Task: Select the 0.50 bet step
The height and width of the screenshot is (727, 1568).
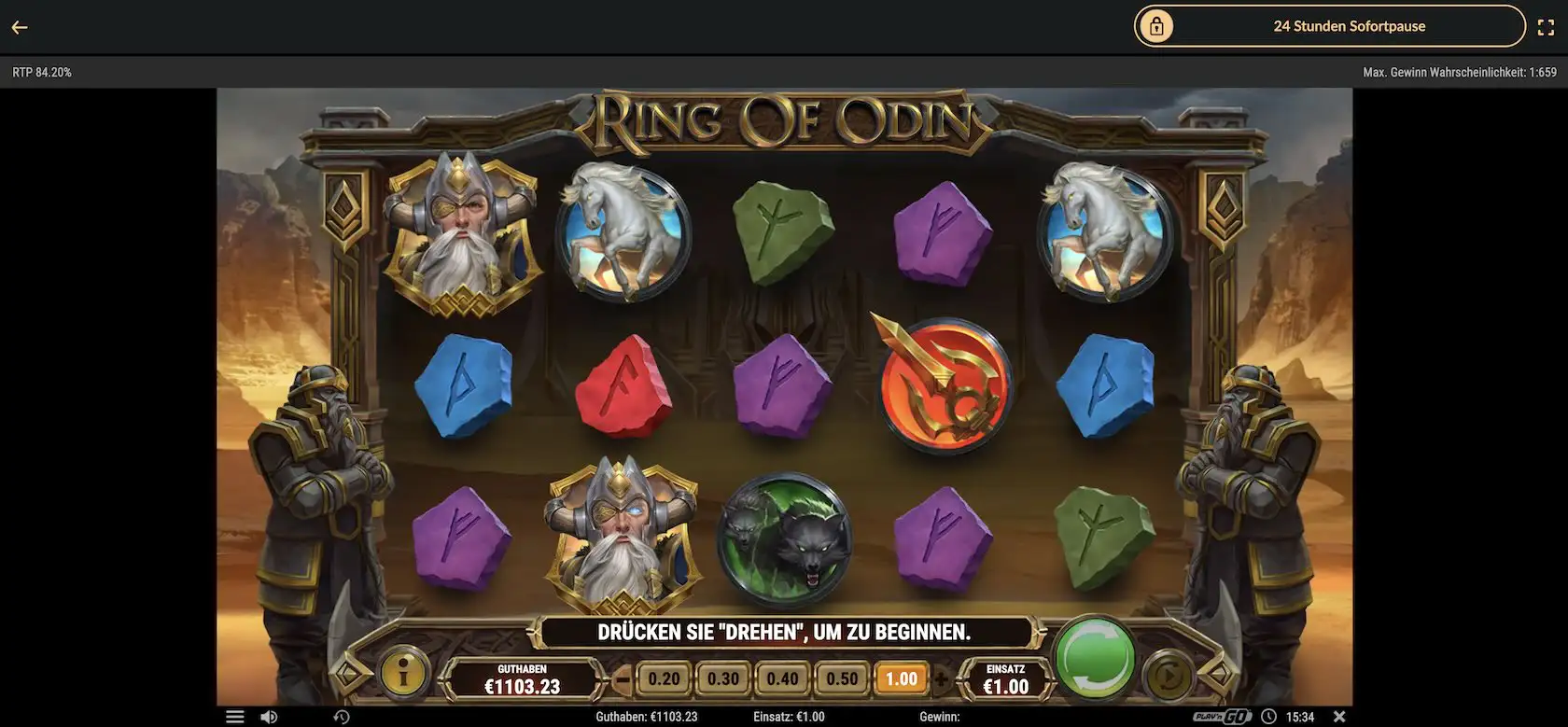Action: click(840, 678)
